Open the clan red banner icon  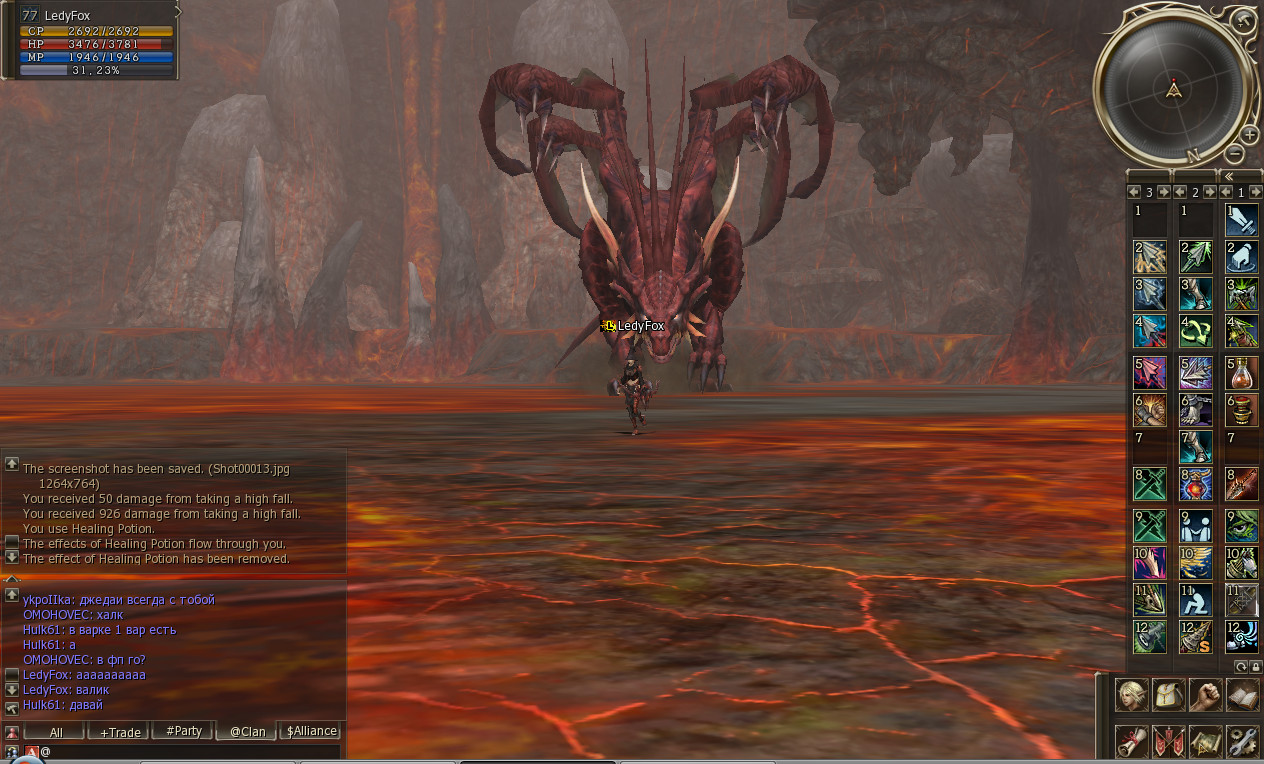[1169, 742]
